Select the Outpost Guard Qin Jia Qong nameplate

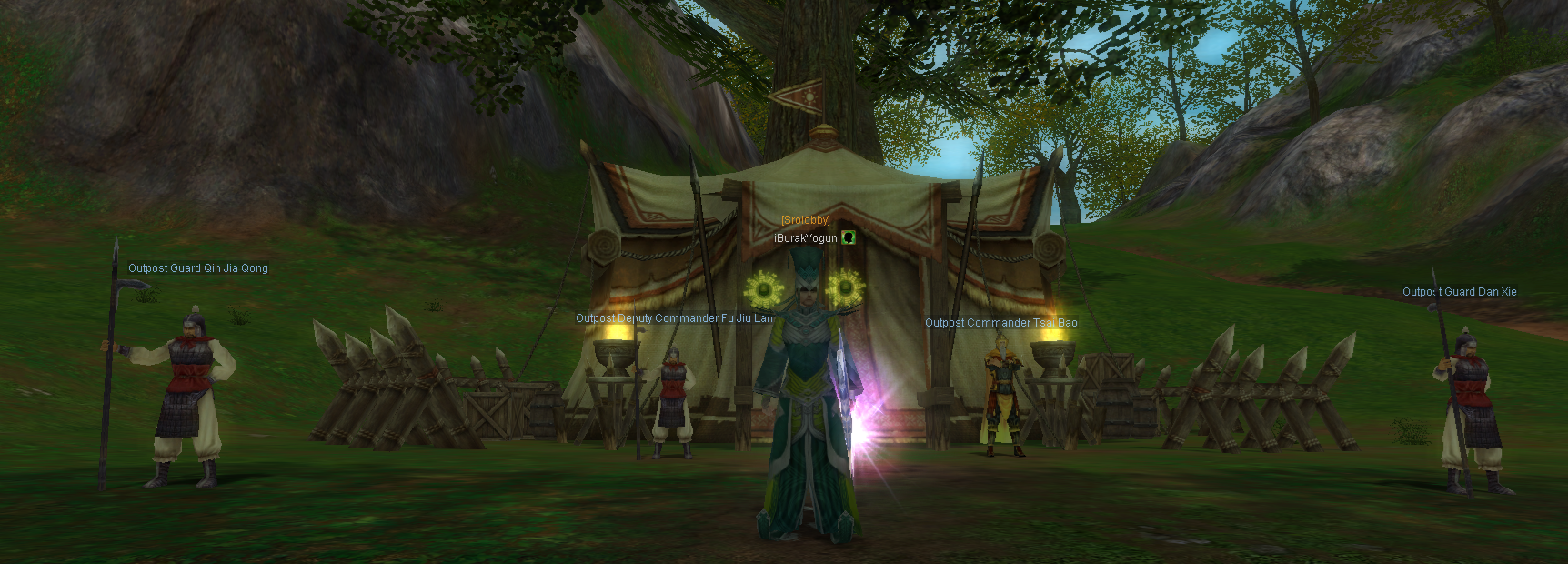coord(197,268)
